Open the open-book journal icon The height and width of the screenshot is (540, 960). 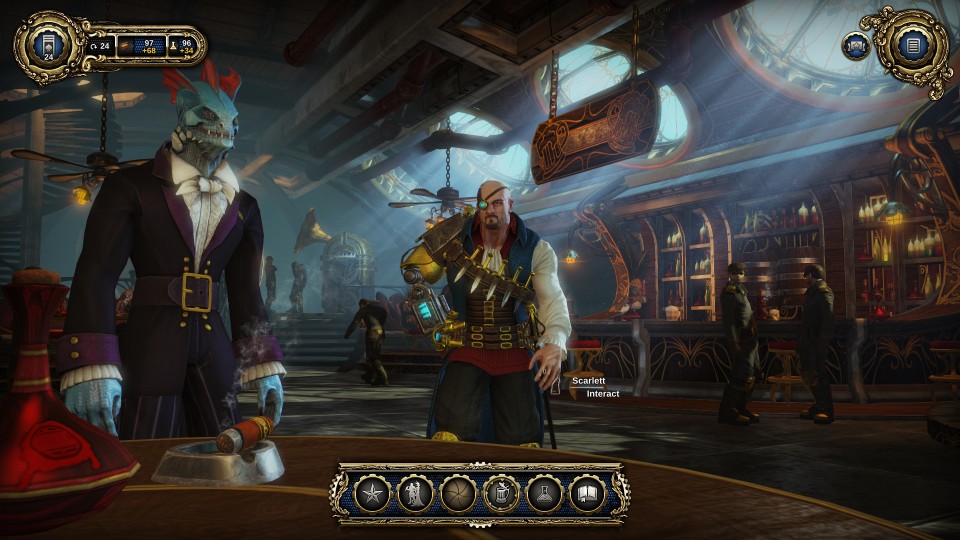(587, 493)
